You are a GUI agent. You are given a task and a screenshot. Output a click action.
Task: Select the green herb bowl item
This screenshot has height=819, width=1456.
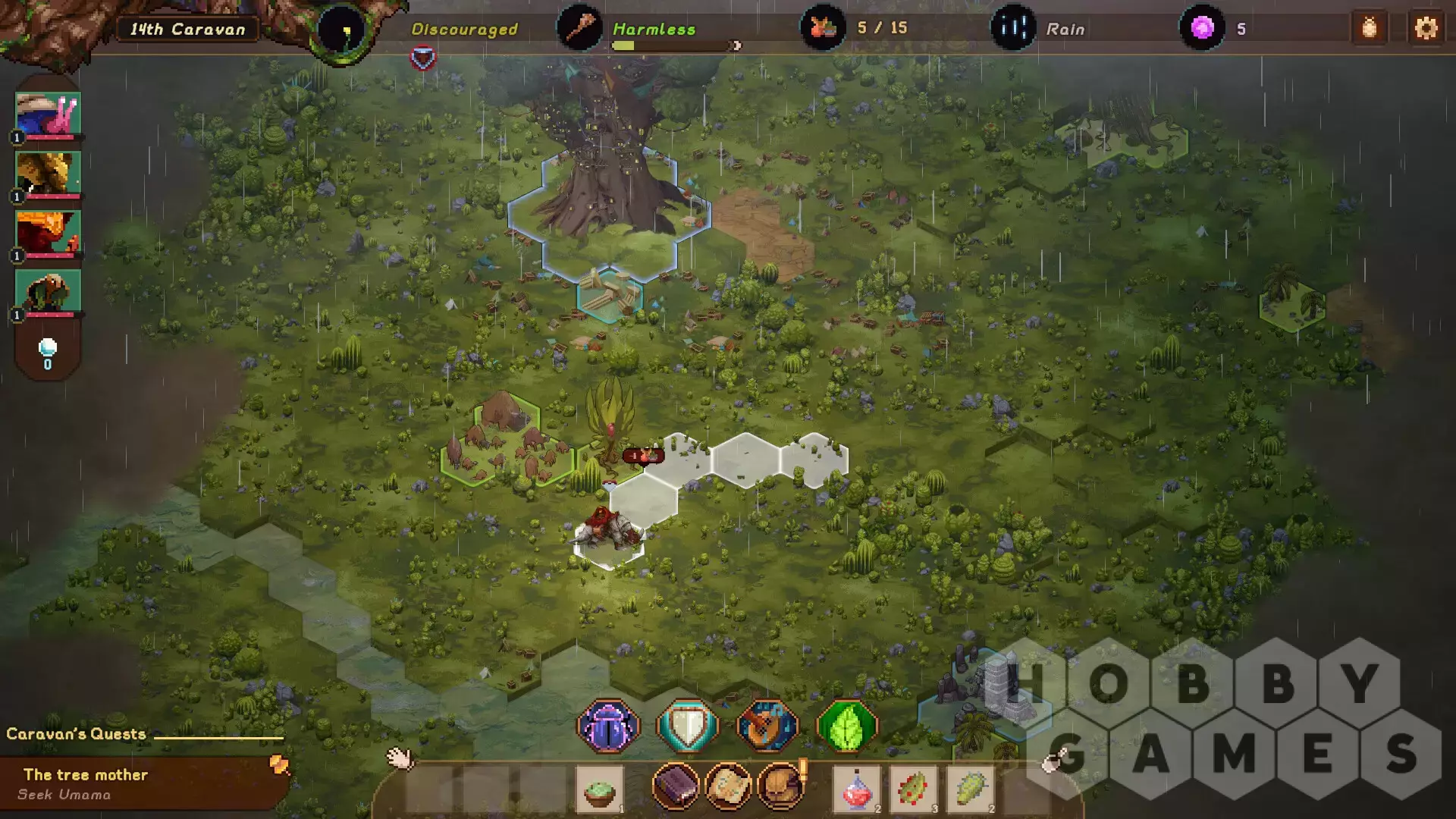pyautogui.click(x=599, y=789)
